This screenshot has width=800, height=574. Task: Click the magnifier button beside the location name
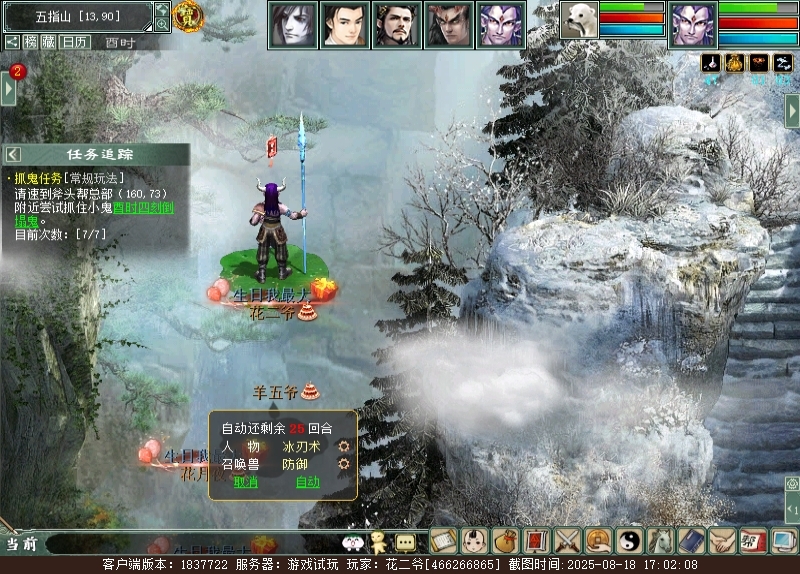pos(163,25)
